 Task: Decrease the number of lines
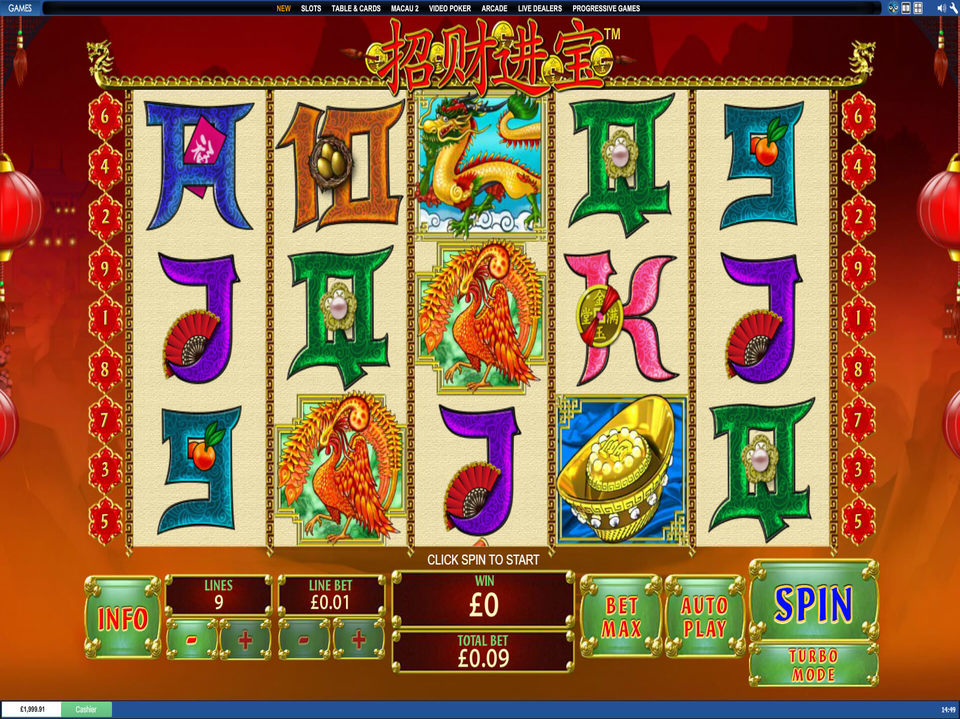point(191,639)
